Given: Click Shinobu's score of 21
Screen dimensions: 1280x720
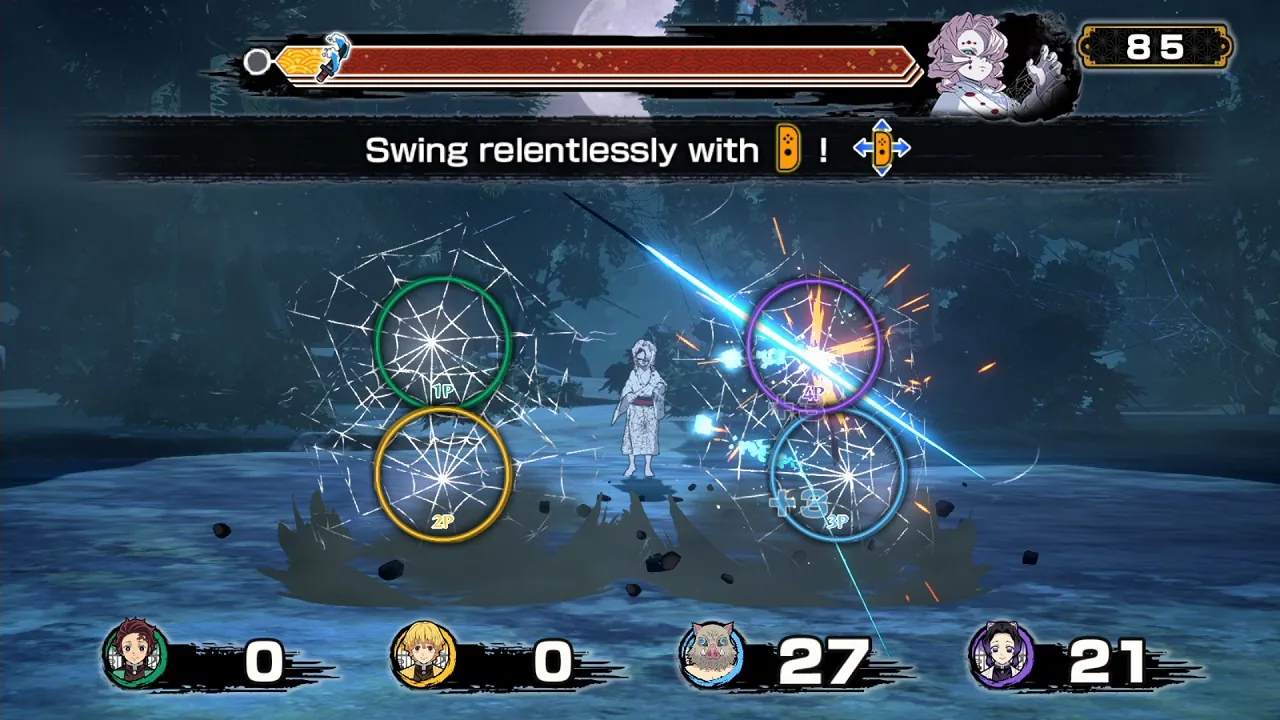Looking at the screenshot, I should [1108, 660].
